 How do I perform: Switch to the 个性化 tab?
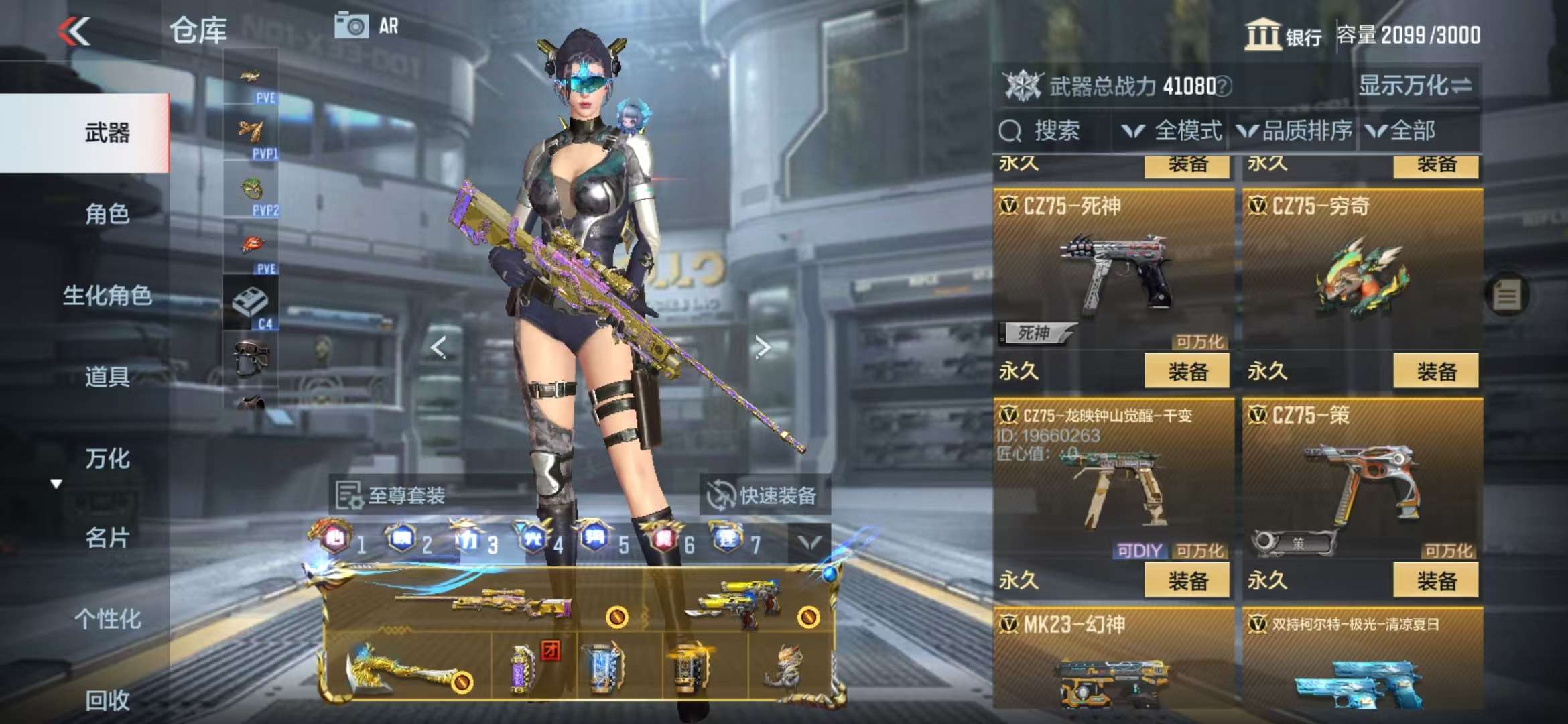tap(107, 619)
